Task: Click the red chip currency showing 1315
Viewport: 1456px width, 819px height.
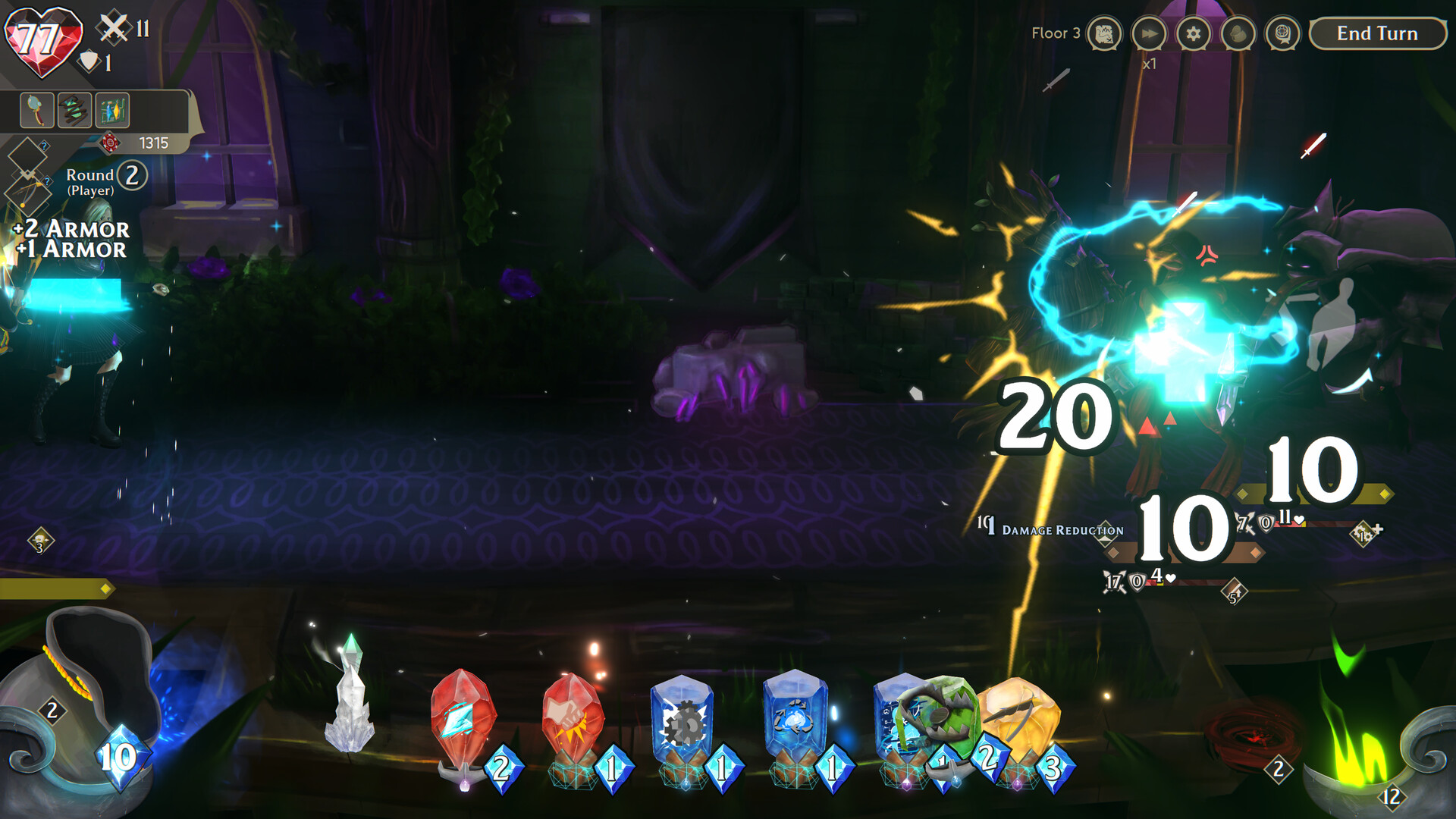Action: tap(111, 143)
